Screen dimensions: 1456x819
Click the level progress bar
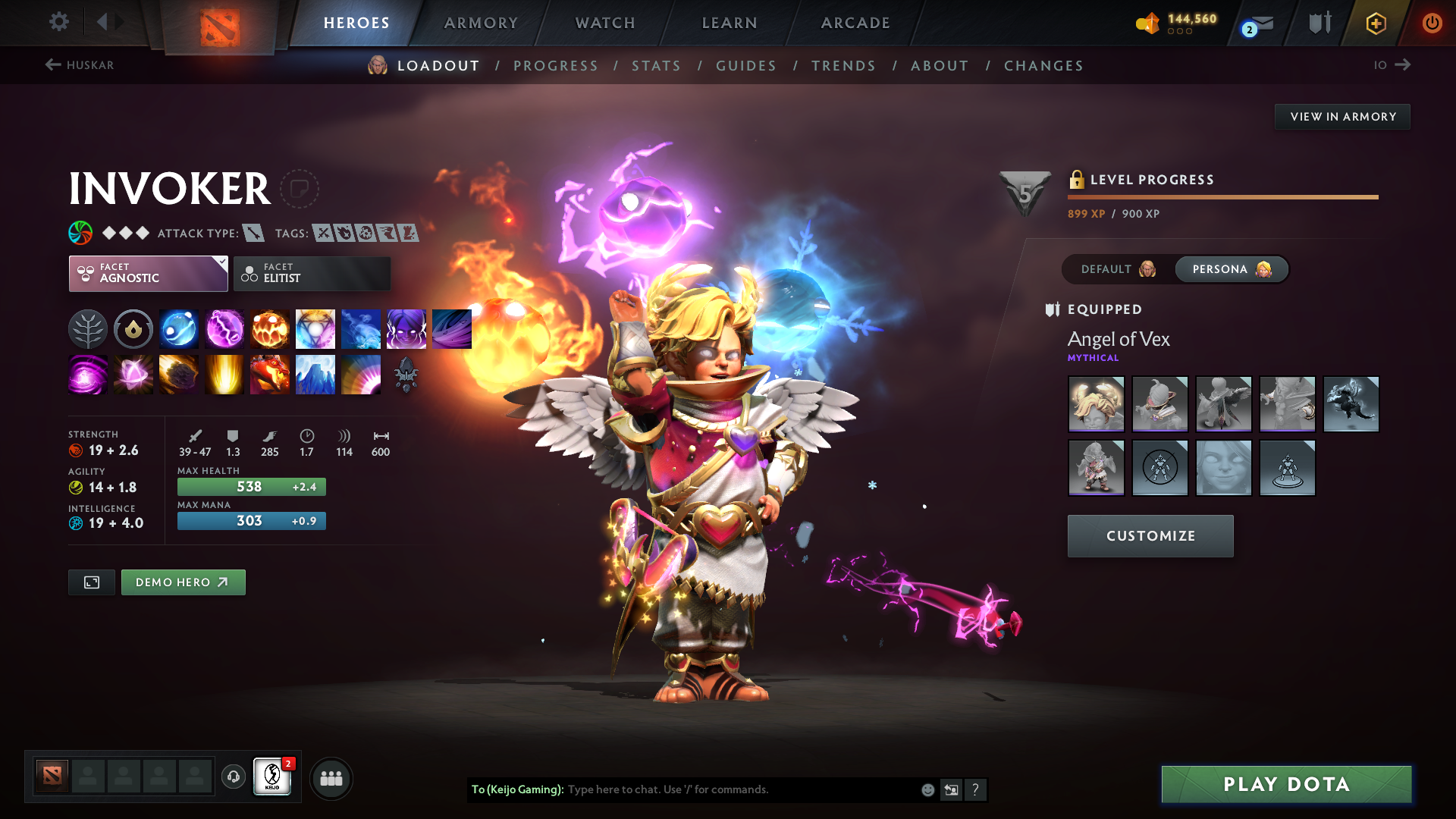pos(1222,196)
